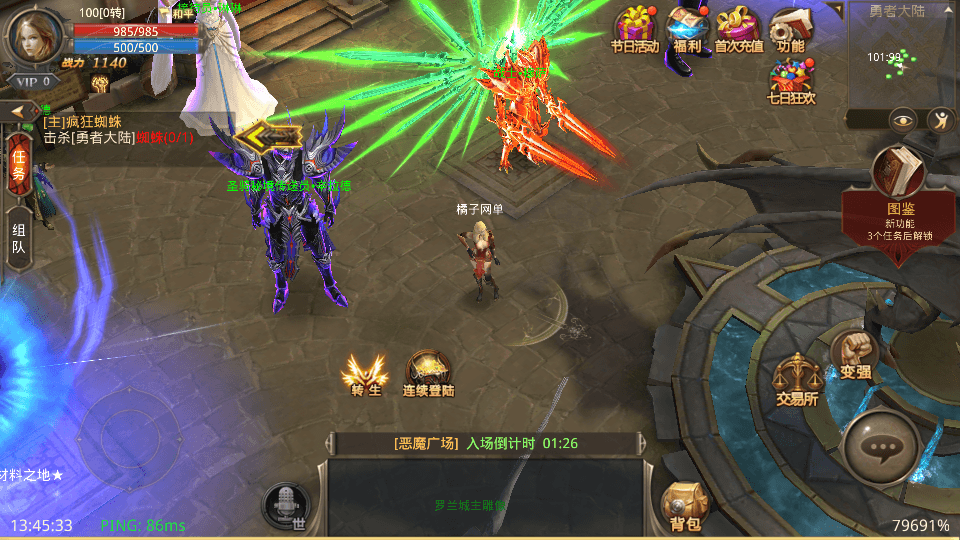Toggle the eye visibility button under minimap
The height and width of the screenshot is (540, 960).
pyautogui.click(x=903, y=121)
